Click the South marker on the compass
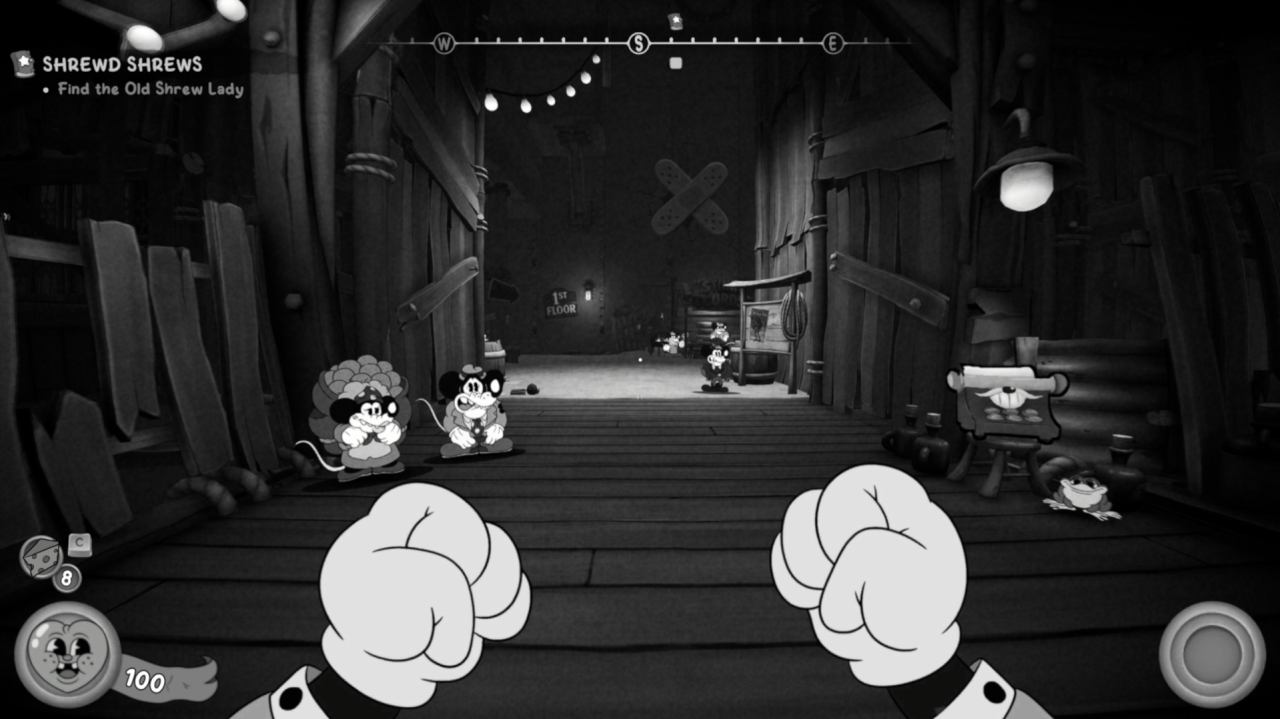Viewport: 1280px width, 719px height. click(x=638, y=43)
